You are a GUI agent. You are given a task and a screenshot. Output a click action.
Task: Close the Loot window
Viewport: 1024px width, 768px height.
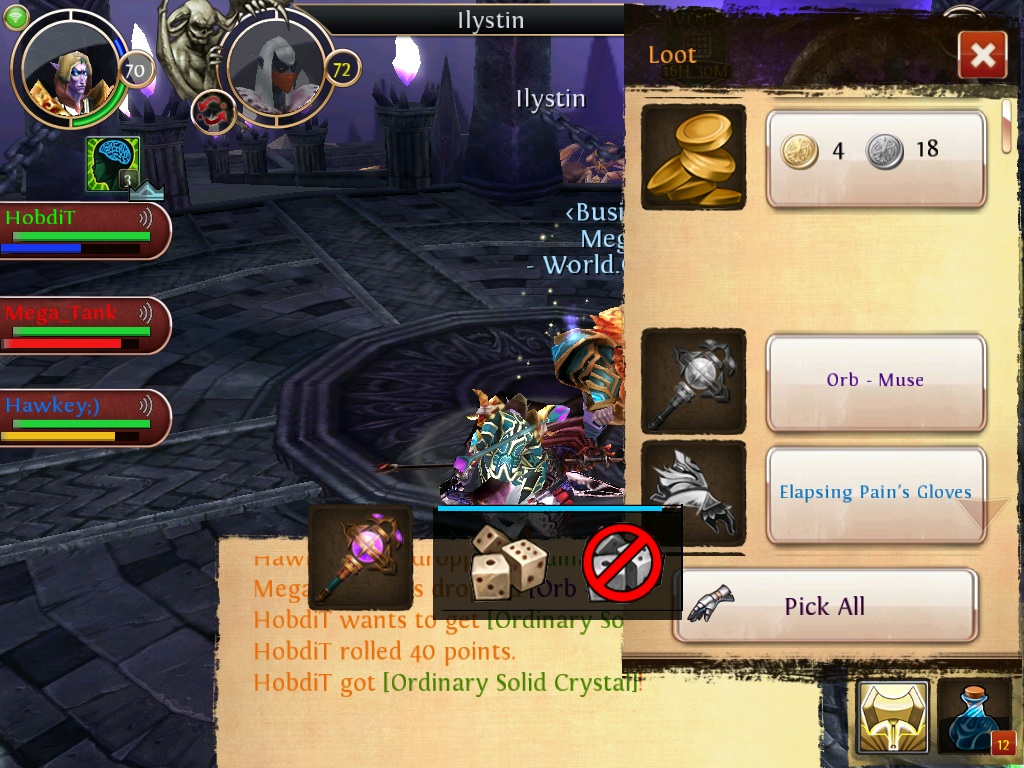(982, 55)
